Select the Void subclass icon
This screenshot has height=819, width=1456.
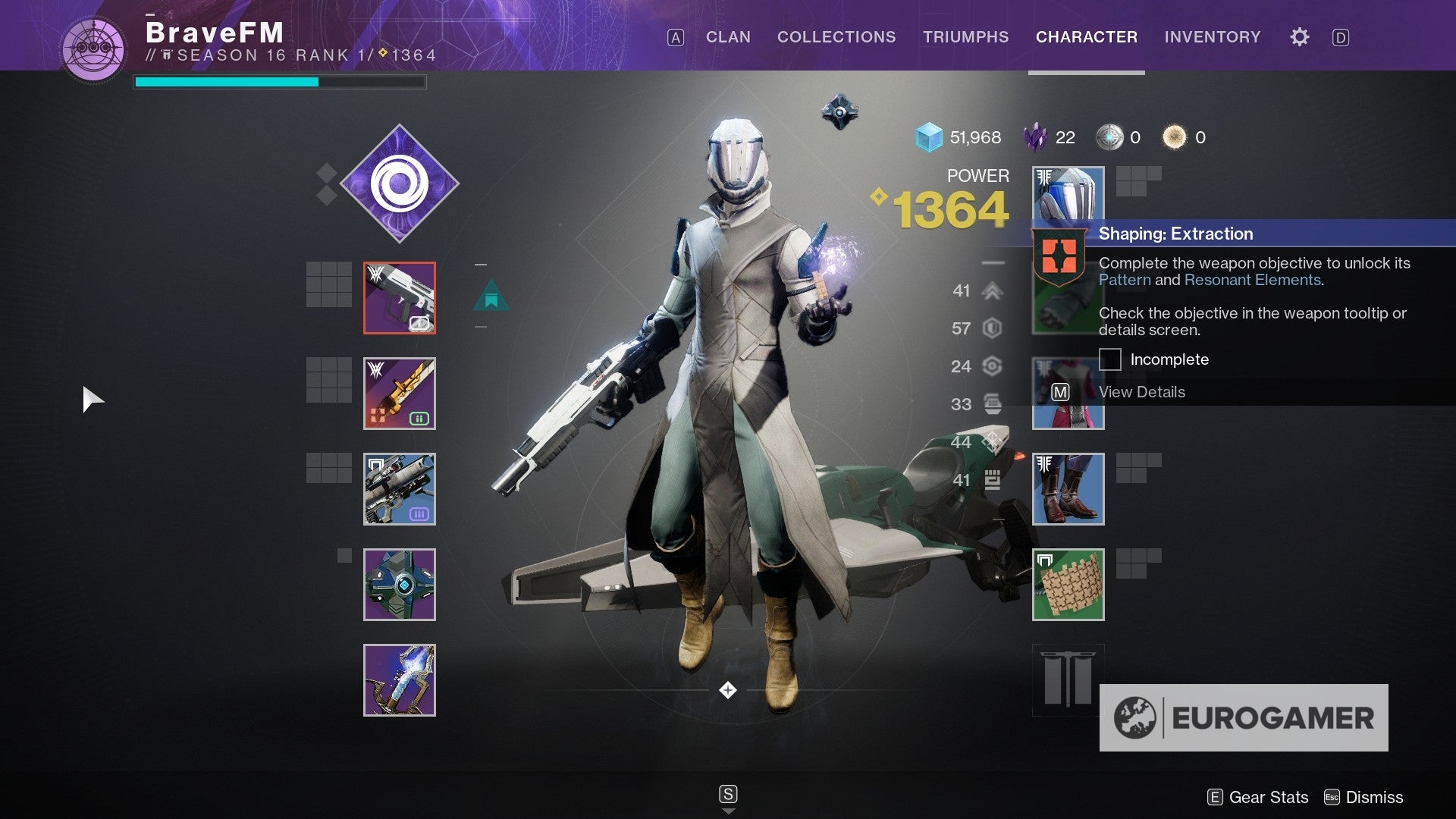click(x=400, y=183)
